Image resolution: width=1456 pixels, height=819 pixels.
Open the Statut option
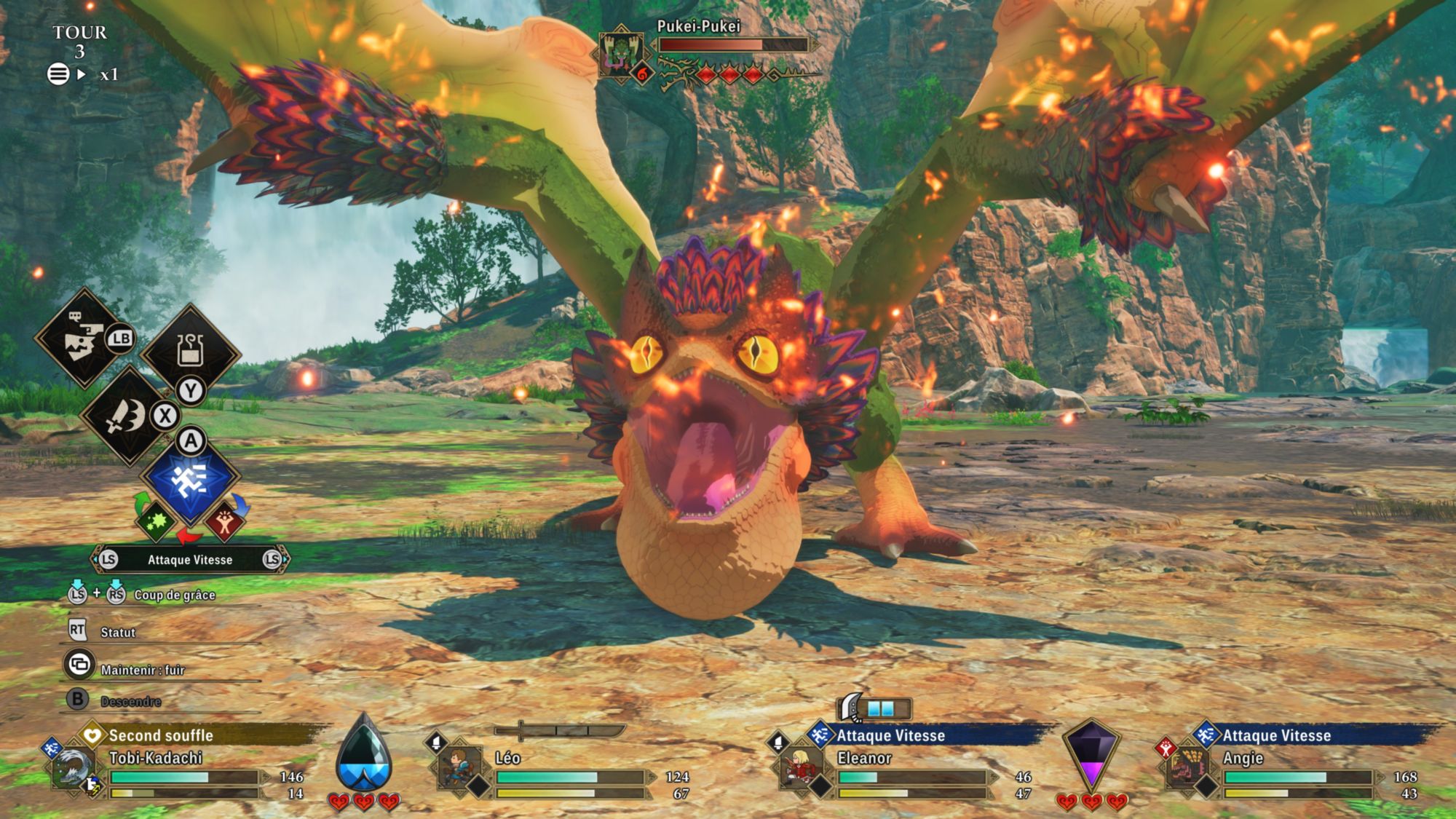[x=118, y=633]
